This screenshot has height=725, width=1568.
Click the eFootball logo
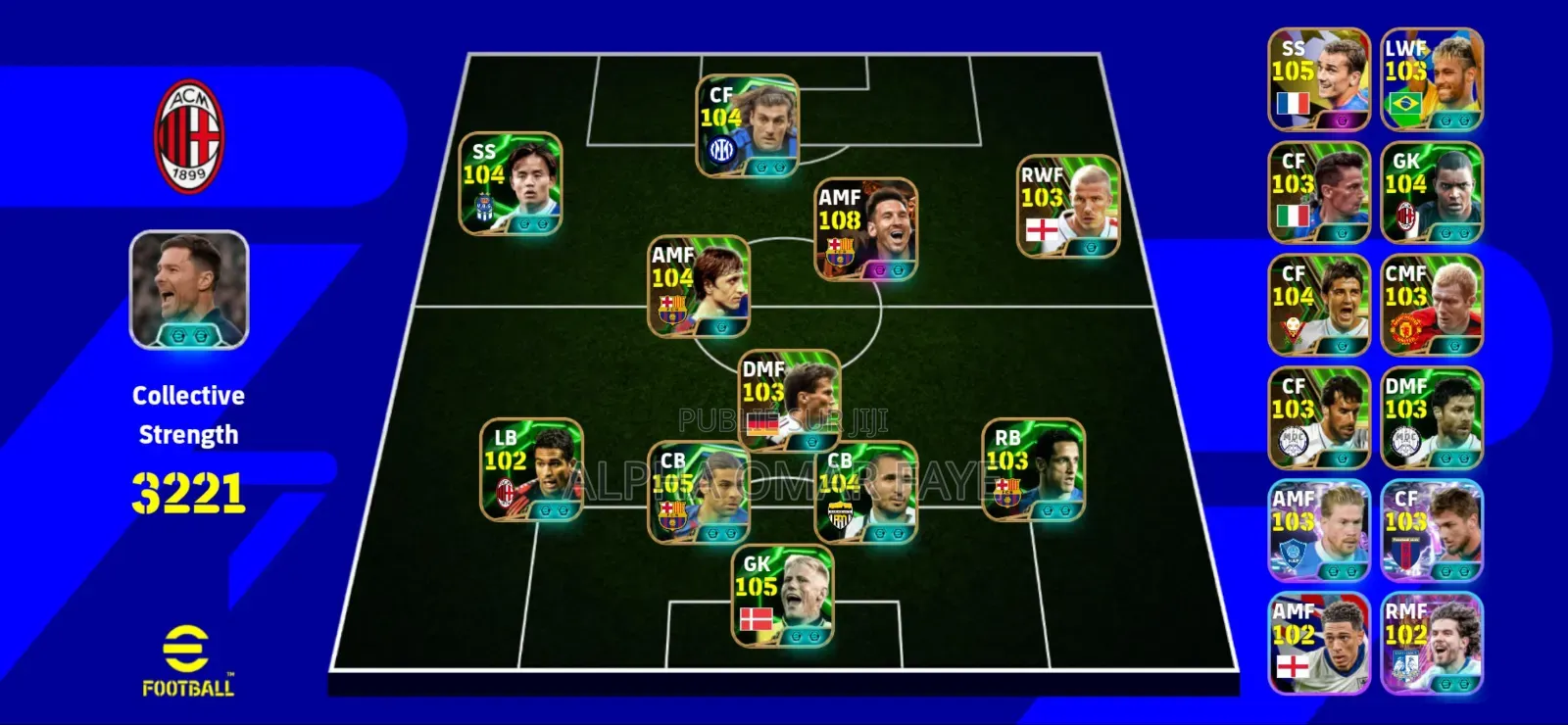click(x=186, y=661)
